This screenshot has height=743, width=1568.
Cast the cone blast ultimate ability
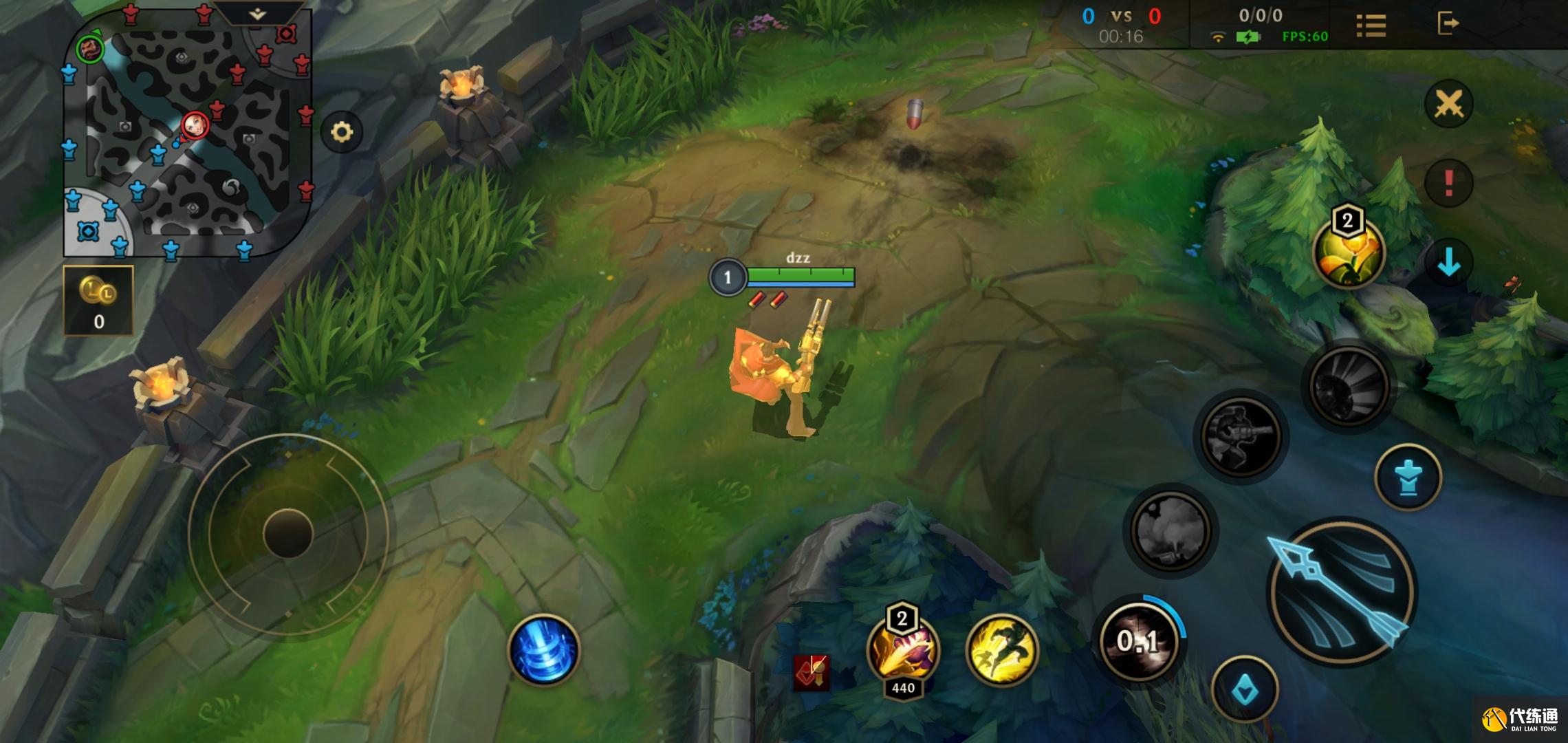[1347, 386]
